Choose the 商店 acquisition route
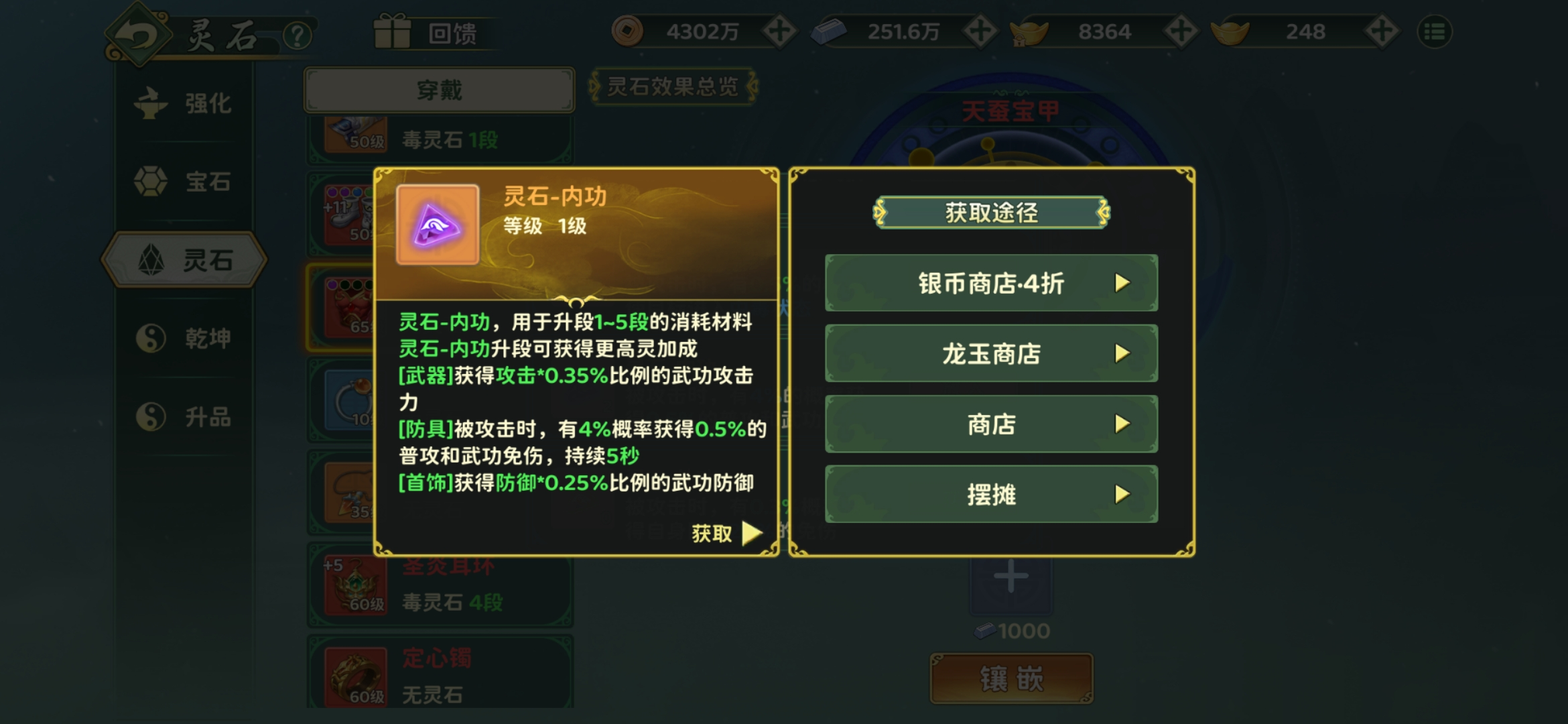 pos(991,424)
